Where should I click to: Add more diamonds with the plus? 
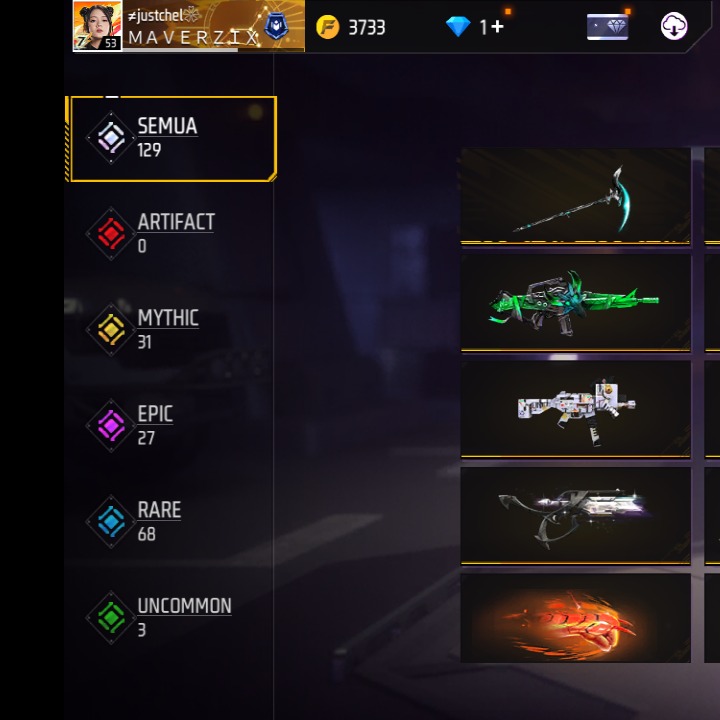pyautogui.click(x=497, y=27)
